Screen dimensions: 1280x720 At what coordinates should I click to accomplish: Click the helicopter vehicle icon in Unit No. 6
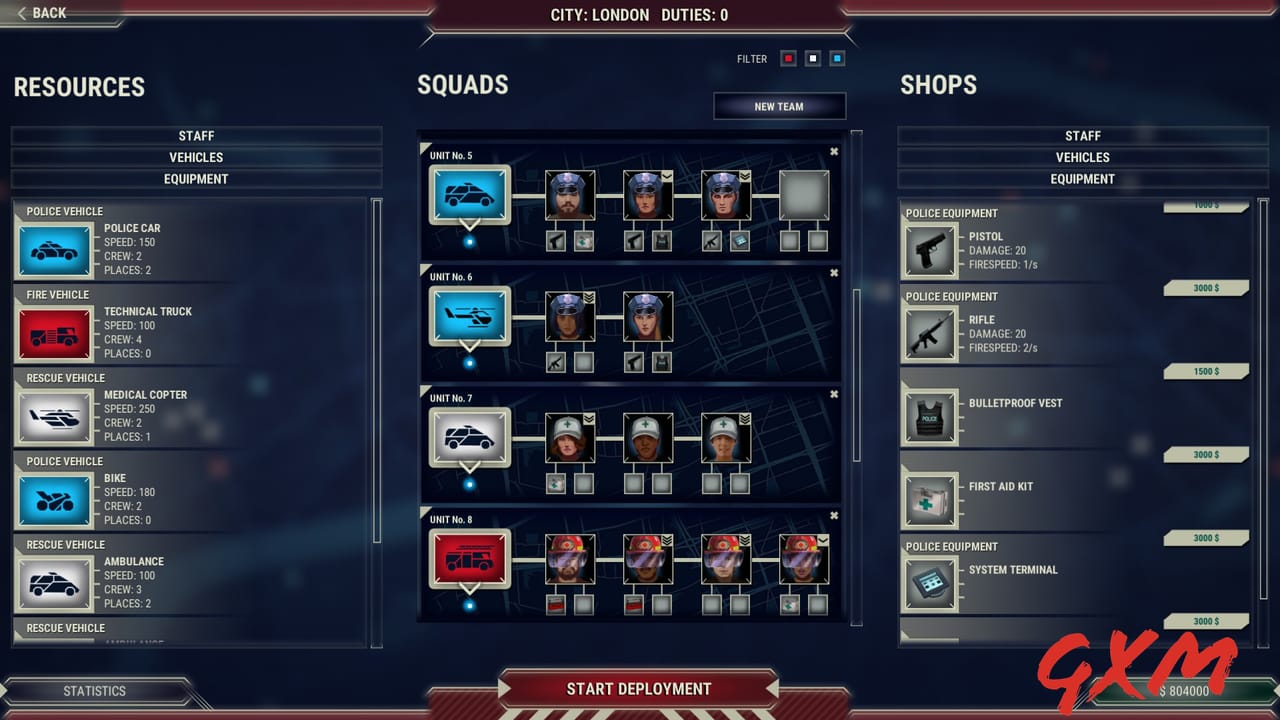pos(470,317)
